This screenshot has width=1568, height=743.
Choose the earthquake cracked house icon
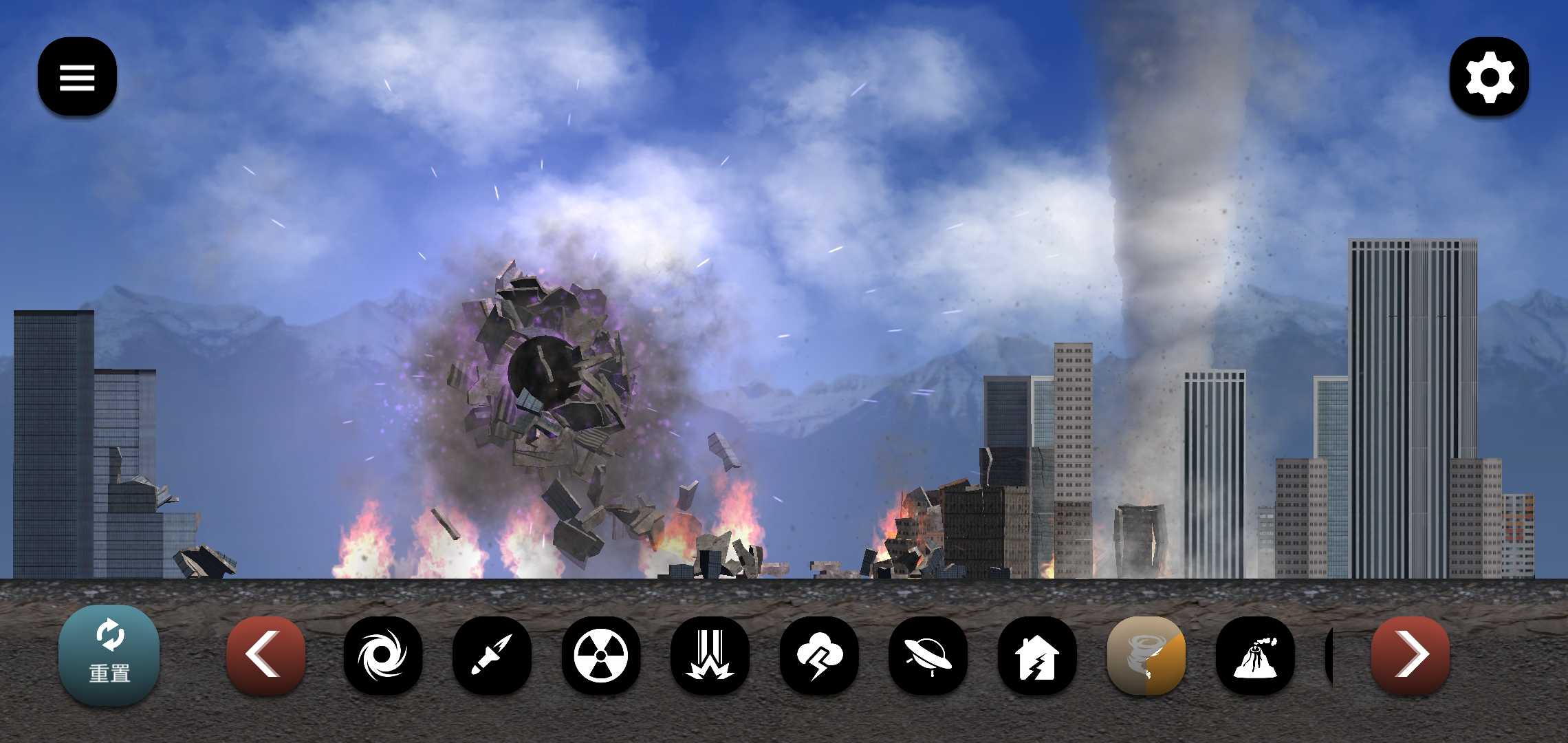tap(1036, 654)
